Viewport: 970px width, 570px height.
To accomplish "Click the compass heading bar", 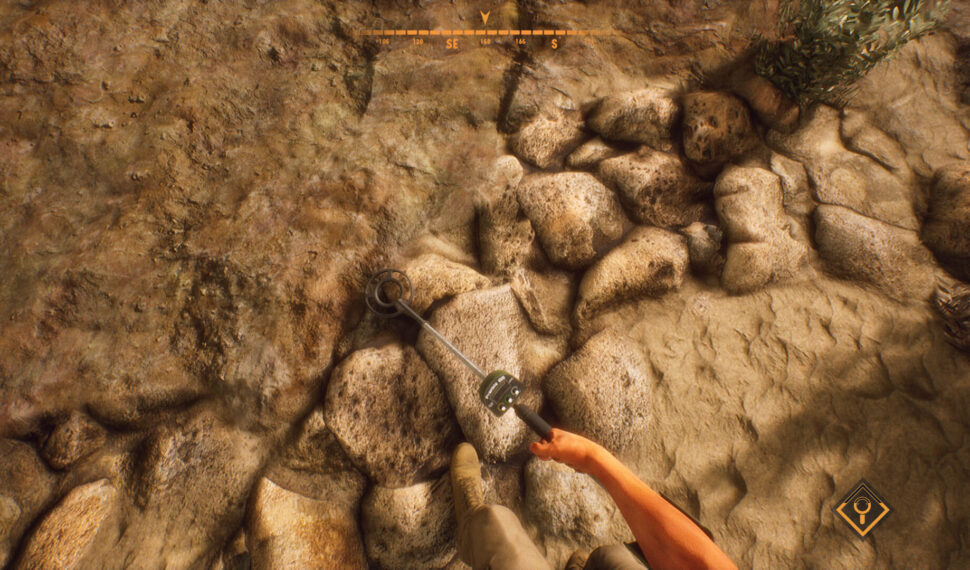I will point(485,35).
